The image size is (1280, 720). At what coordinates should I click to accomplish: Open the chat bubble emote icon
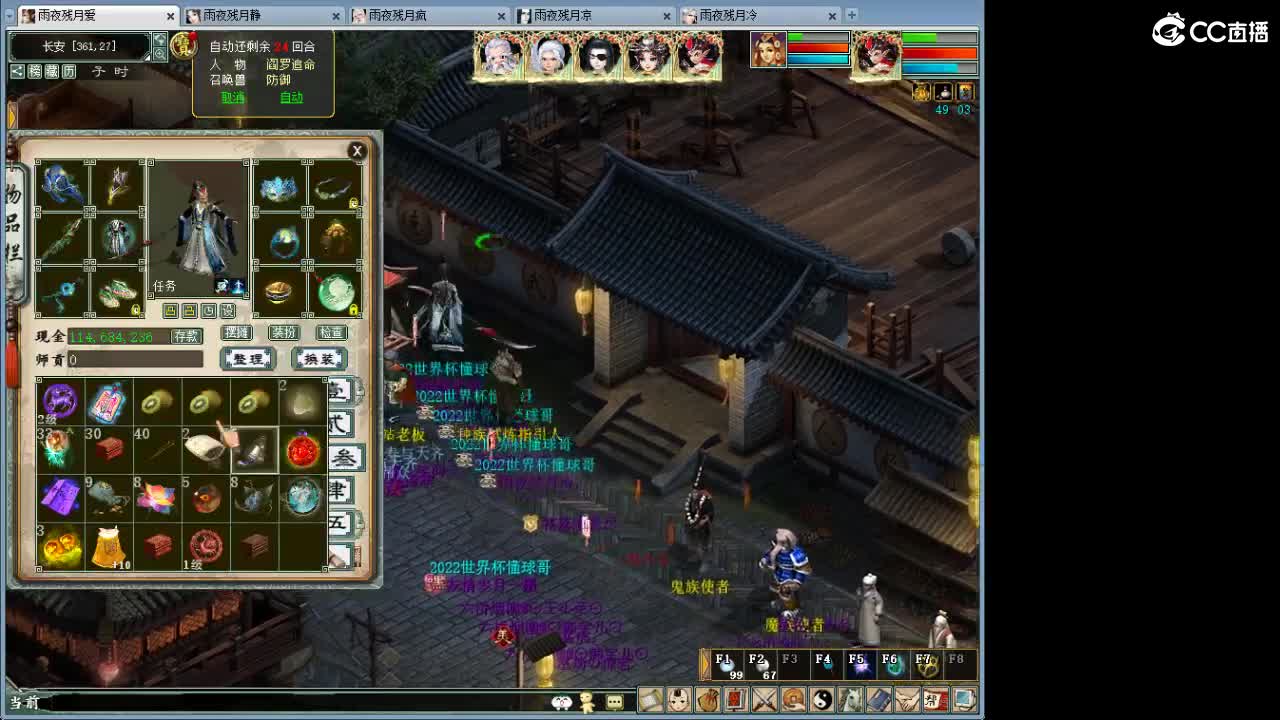[x=615, y=701]
